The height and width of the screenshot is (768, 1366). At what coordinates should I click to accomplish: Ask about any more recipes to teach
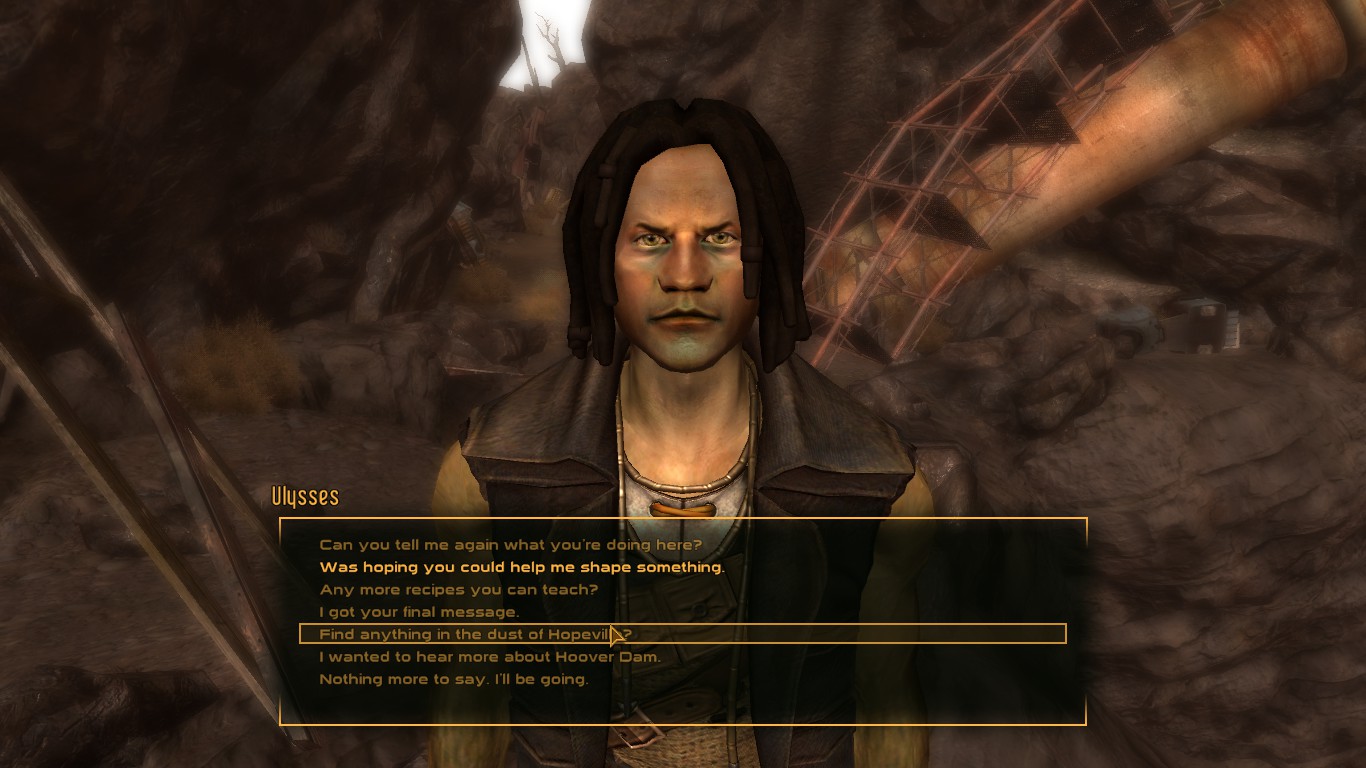(458, 590)
